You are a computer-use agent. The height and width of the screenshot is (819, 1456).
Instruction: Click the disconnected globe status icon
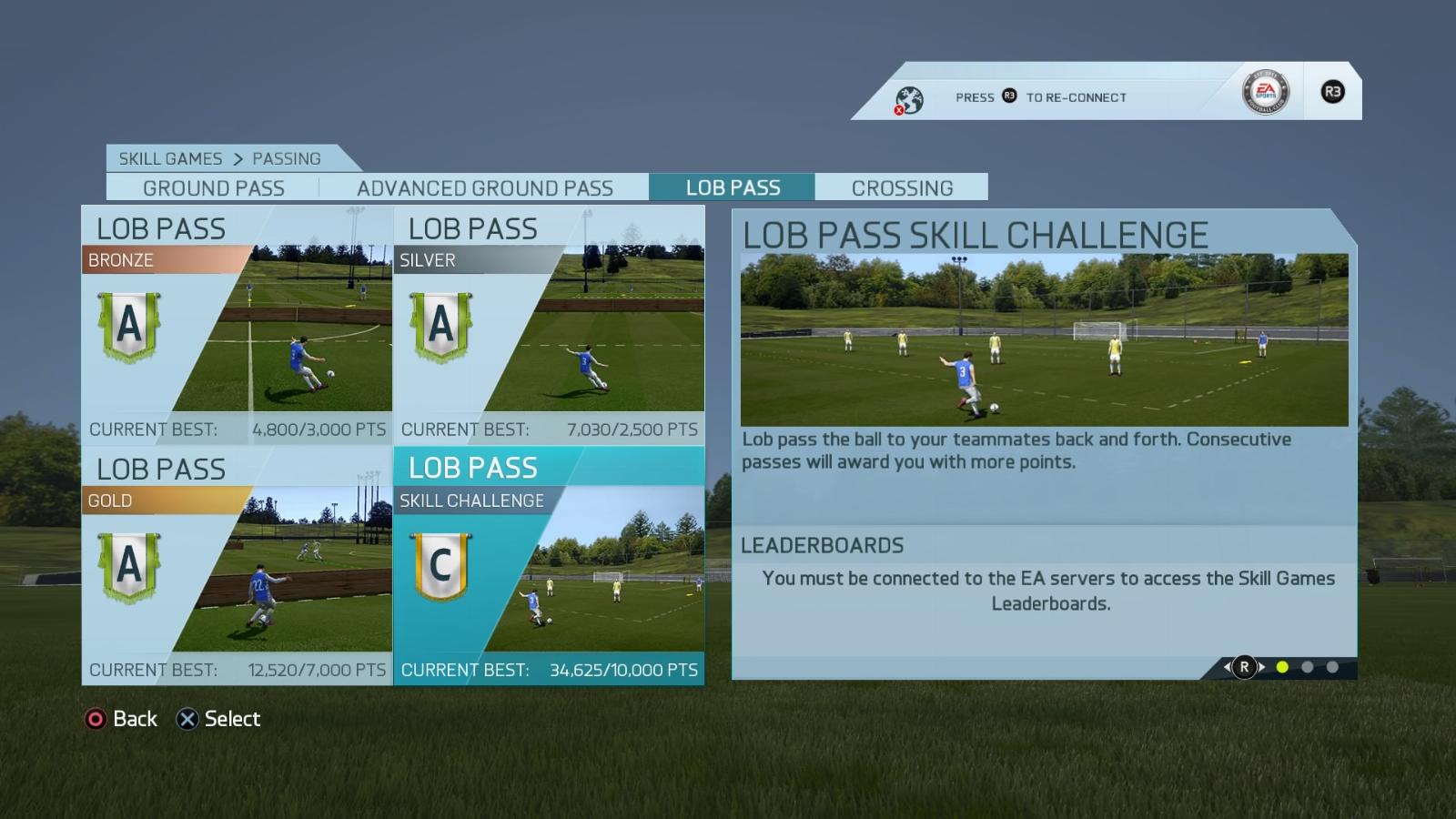pyautogui.click(x=908, y=99)
